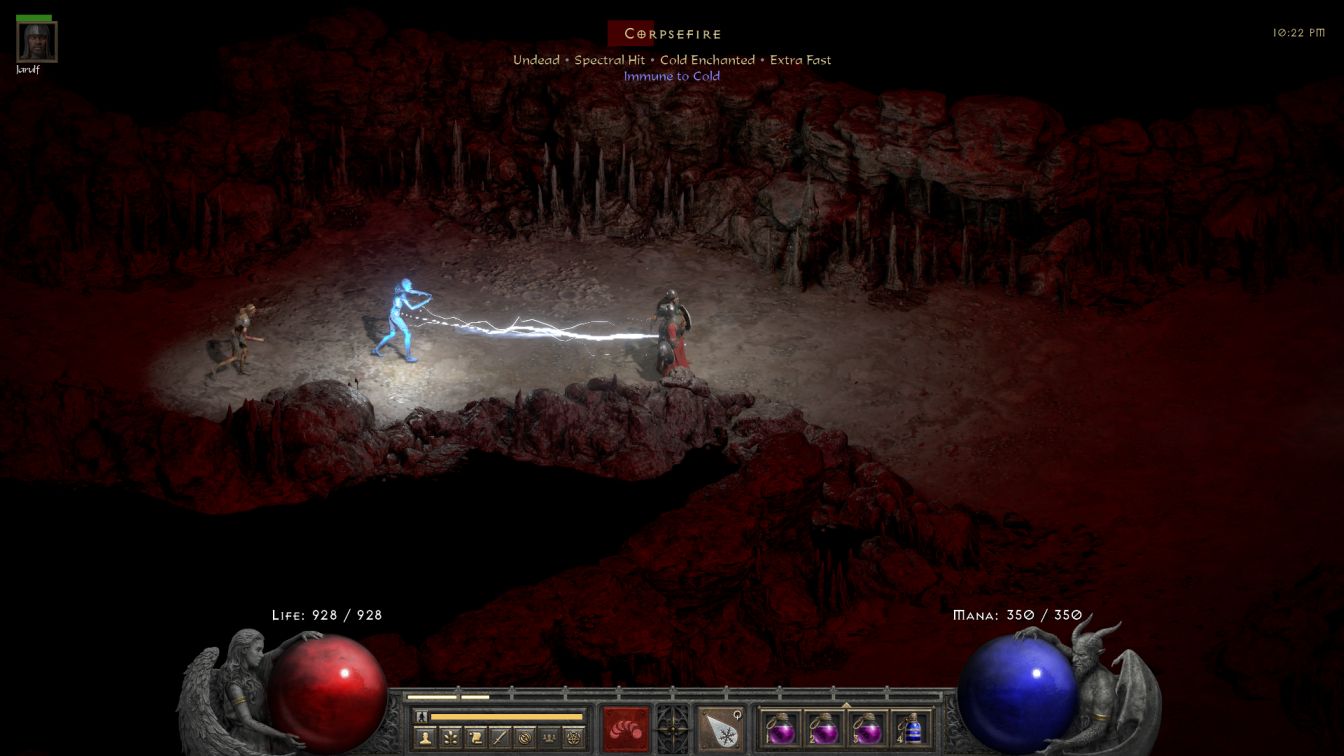Image resolution: width=1344 pixels, height=756 pixels.
Task: Click the sword icon on mini panel
Action: tap(499, 738)
